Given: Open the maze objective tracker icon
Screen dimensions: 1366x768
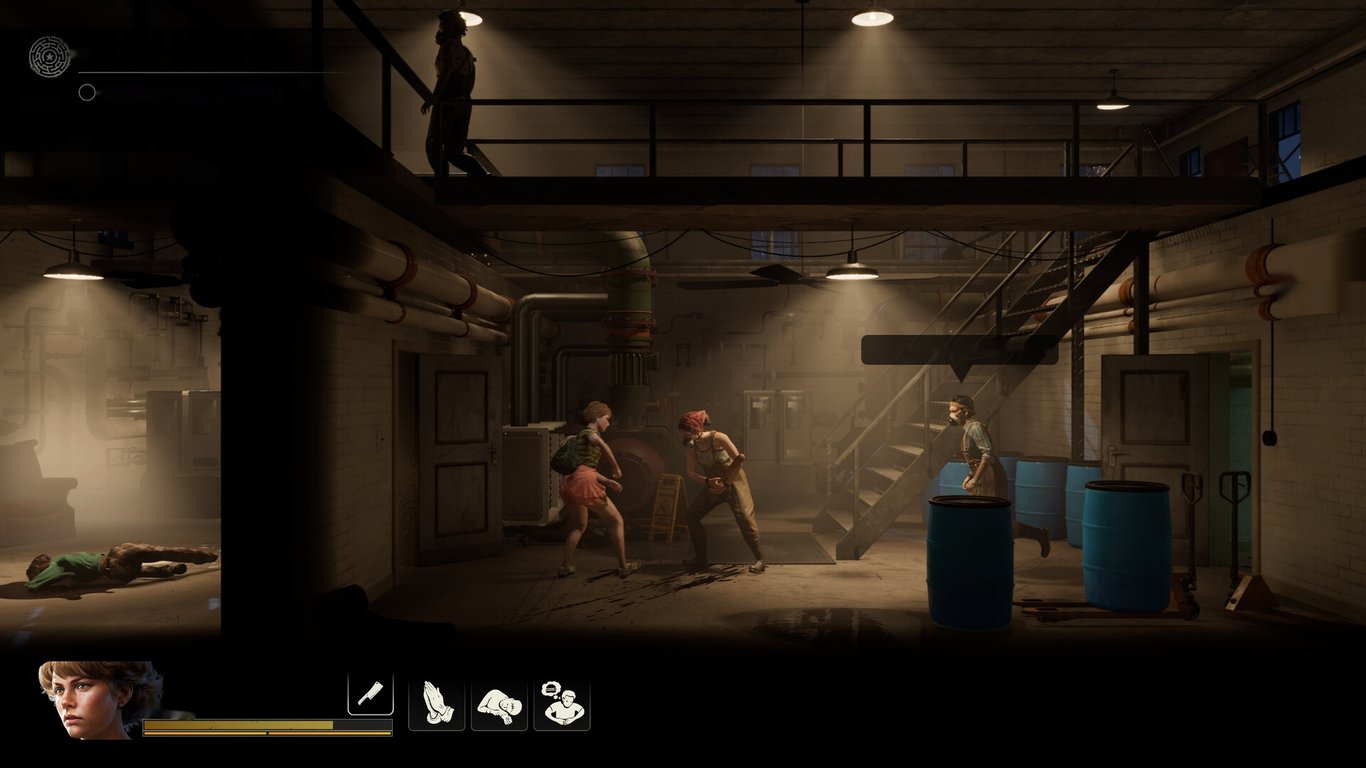Looking at the screenshot, I should point(50,56).
